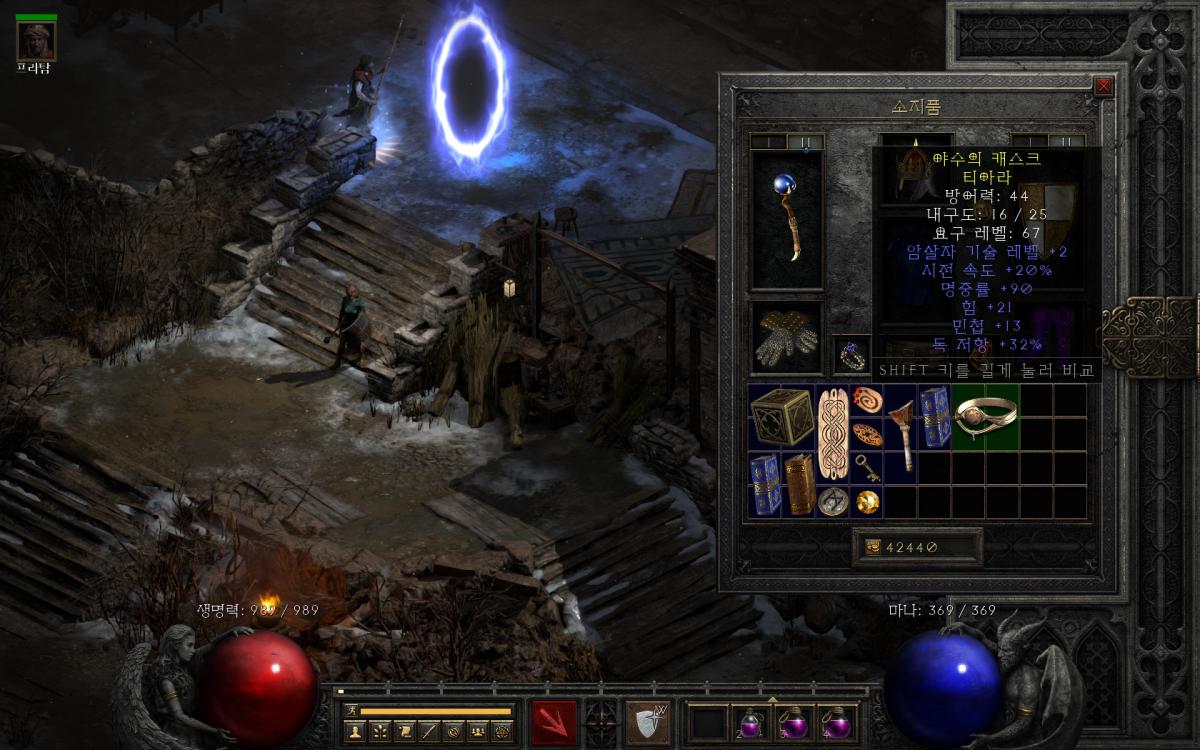This screenshot has height=750, width=1200.
Task: Click the mercenary portrait
Action: pos(37,40)
